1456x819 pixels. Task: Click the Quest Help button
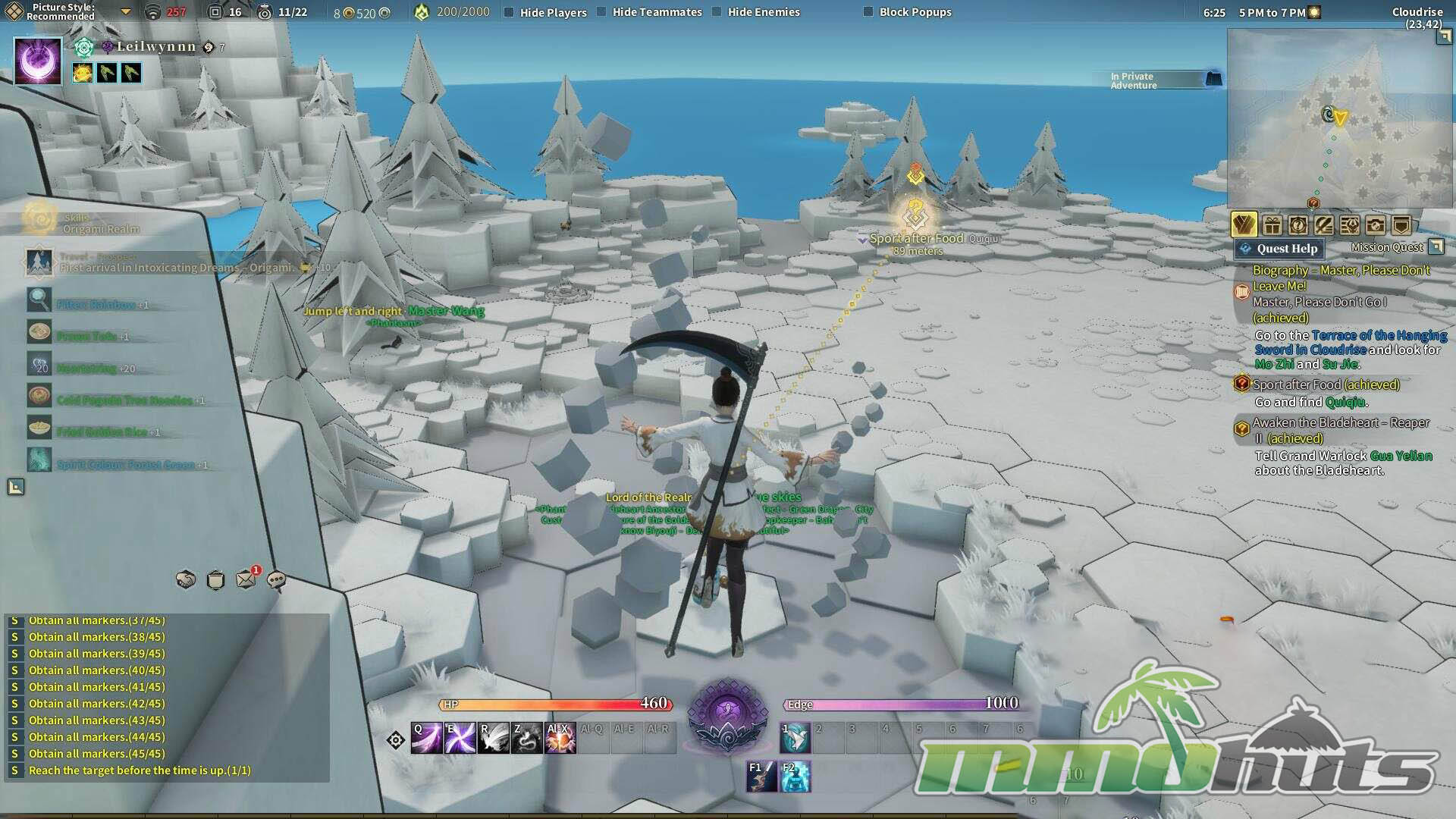point(1279,249)
